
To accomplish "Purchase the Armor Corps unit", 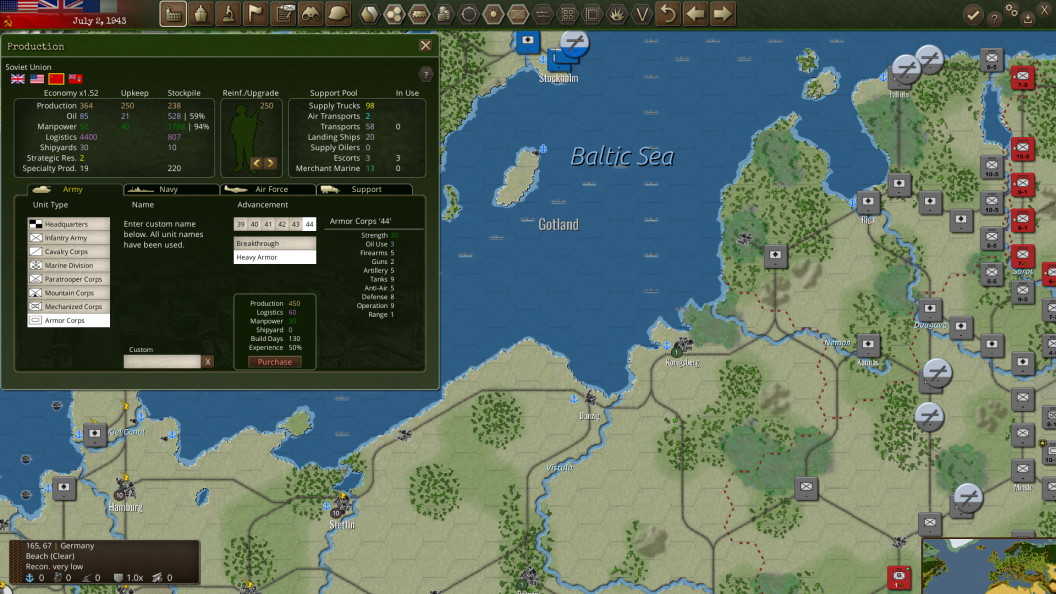I will (274, 362).
